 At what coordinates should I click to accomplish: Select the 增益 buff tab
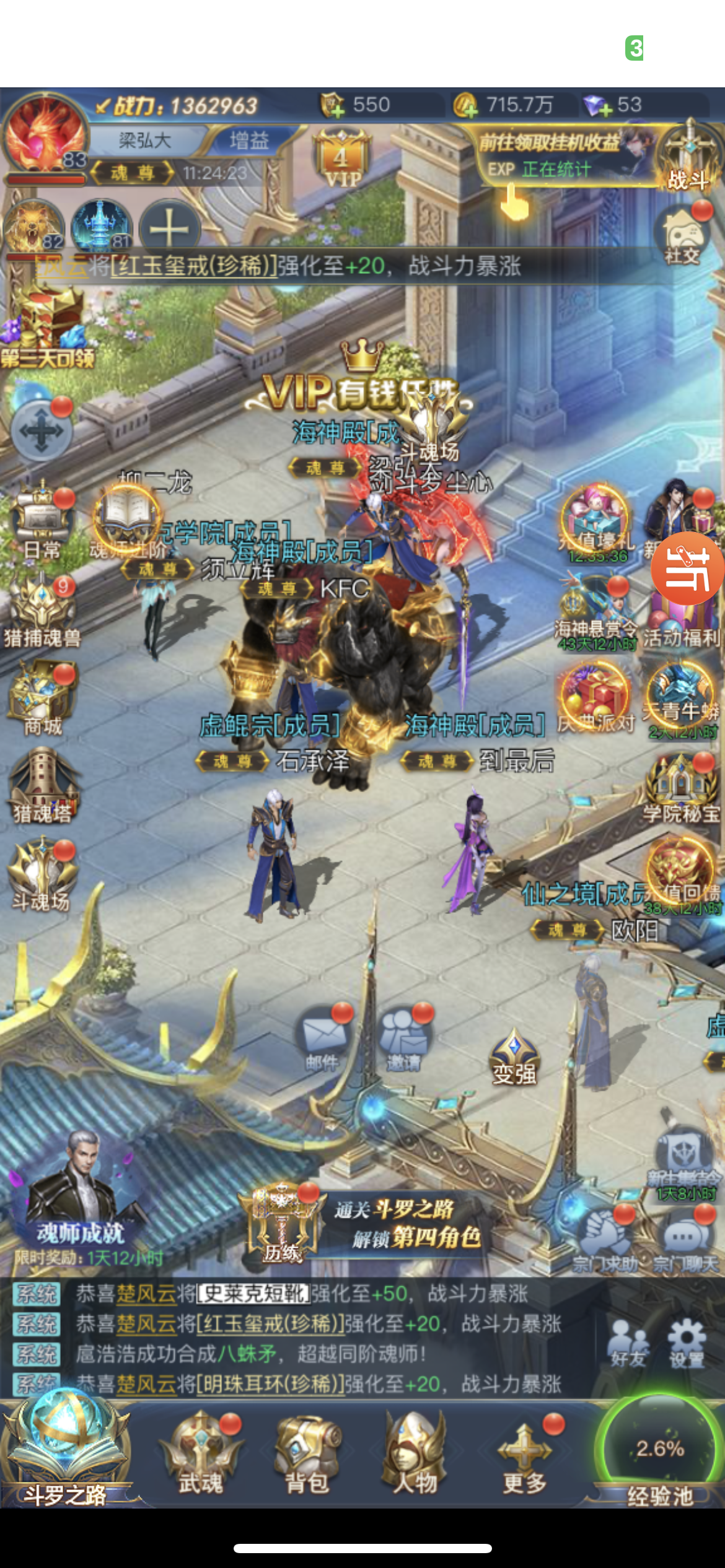pyautogui.click(x=249, y=141)
